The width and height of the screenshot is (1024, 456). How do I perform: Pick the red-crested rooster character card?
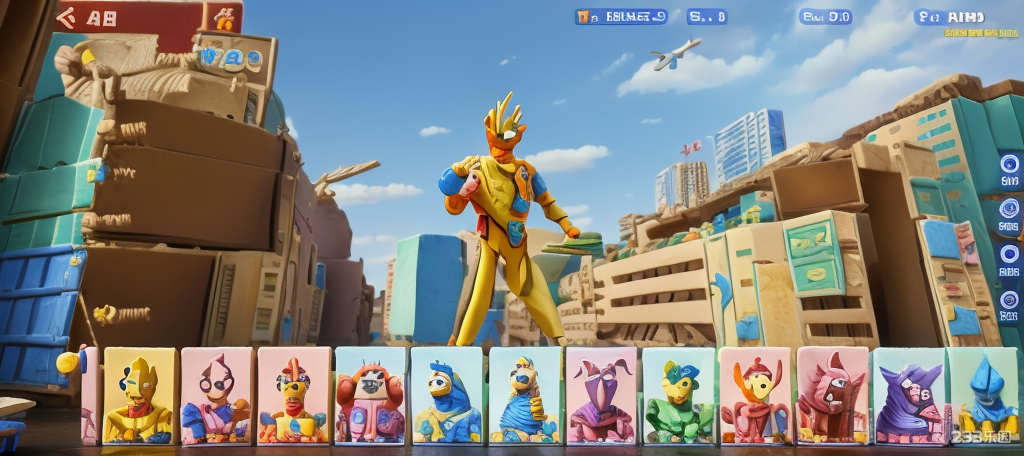[x=293, y=396]
